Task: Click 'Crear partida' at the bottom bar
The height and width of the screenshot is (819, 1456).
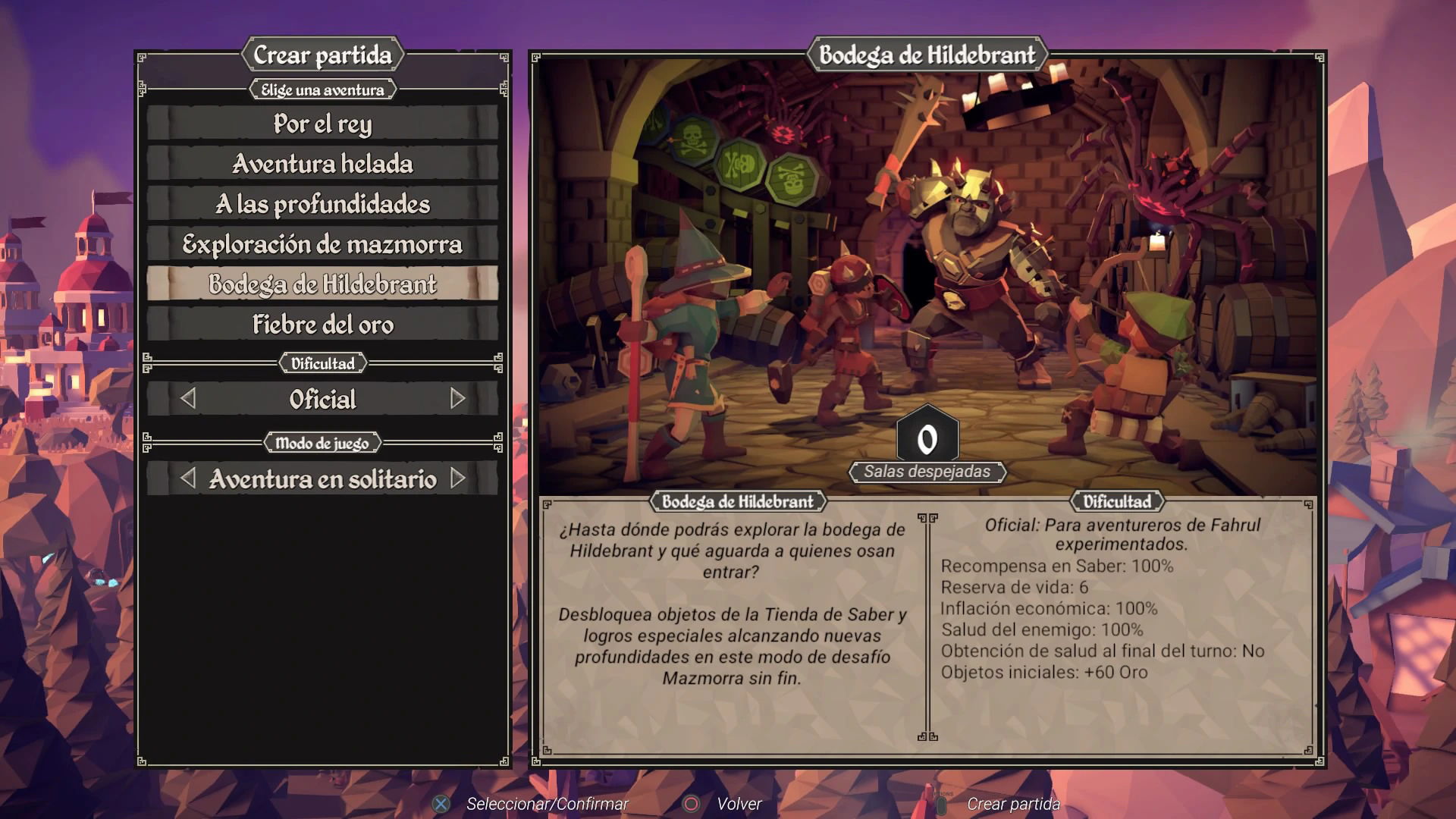Action: pyautogui.click(x=1012, y=804)
